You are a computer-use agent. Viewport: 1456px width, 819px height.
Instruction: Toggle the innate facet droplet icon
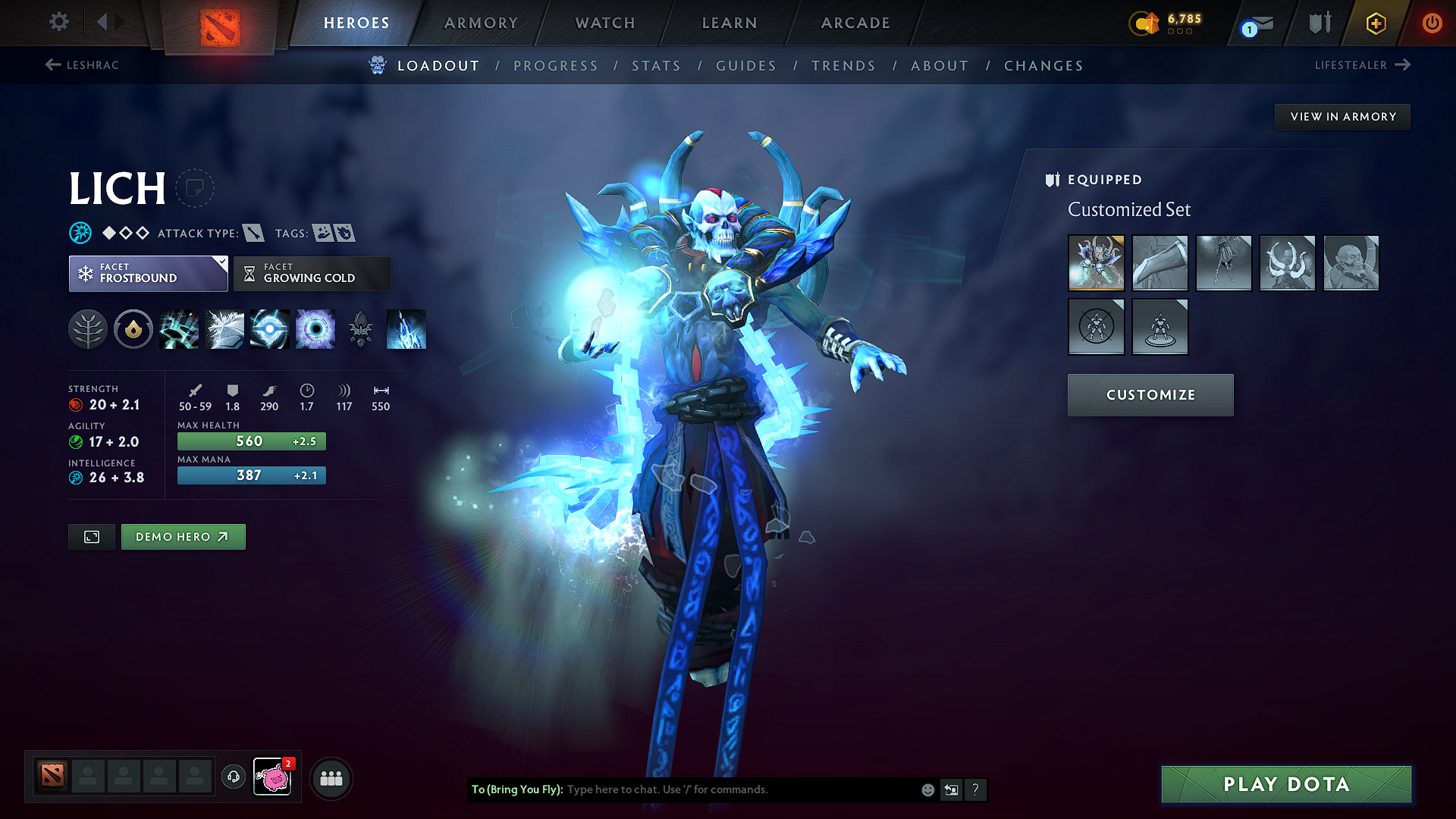(133, 329)
